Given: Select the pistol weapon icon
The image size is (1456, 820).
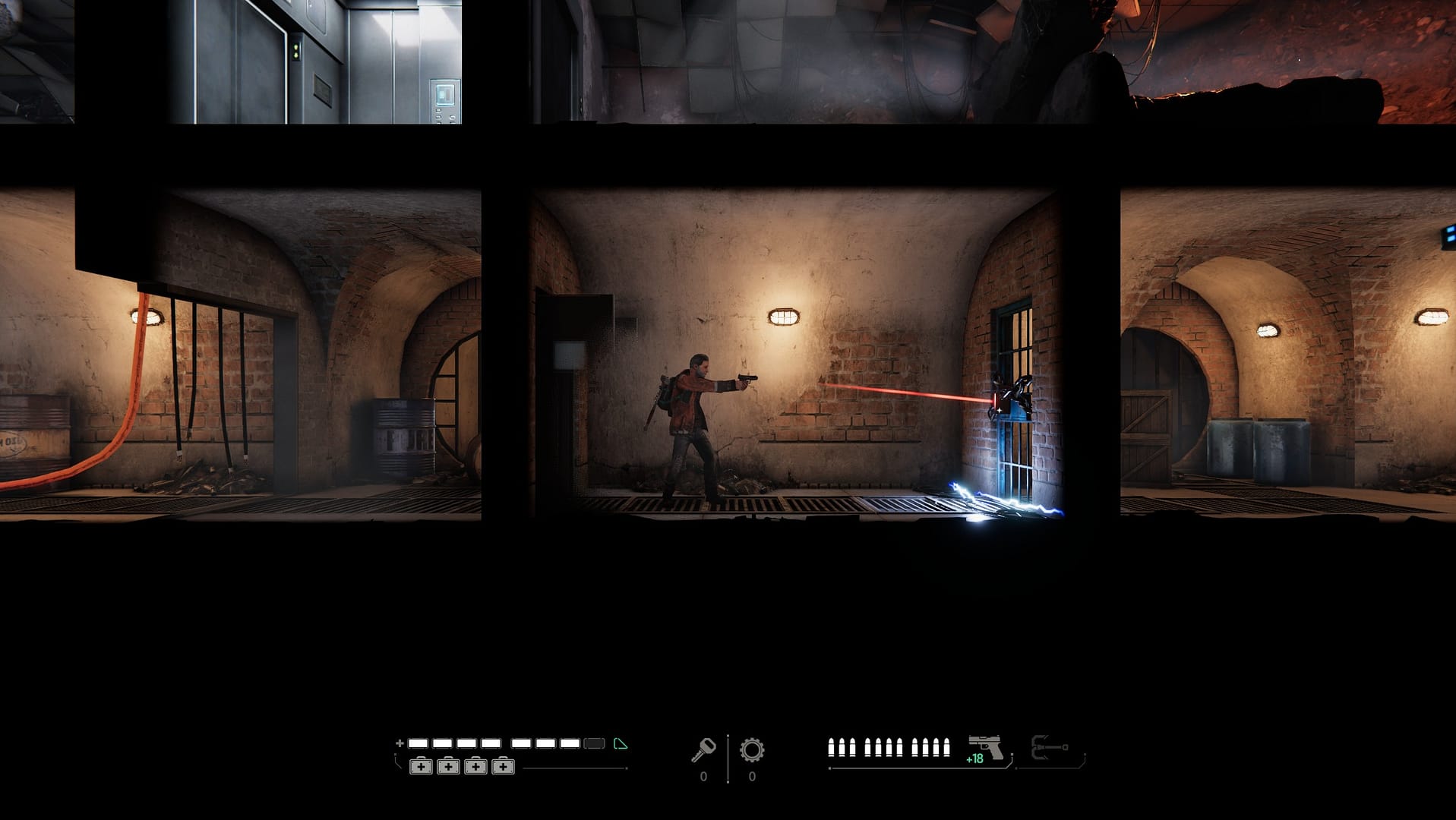Looking at the screenshot, I should pos(986,747).
